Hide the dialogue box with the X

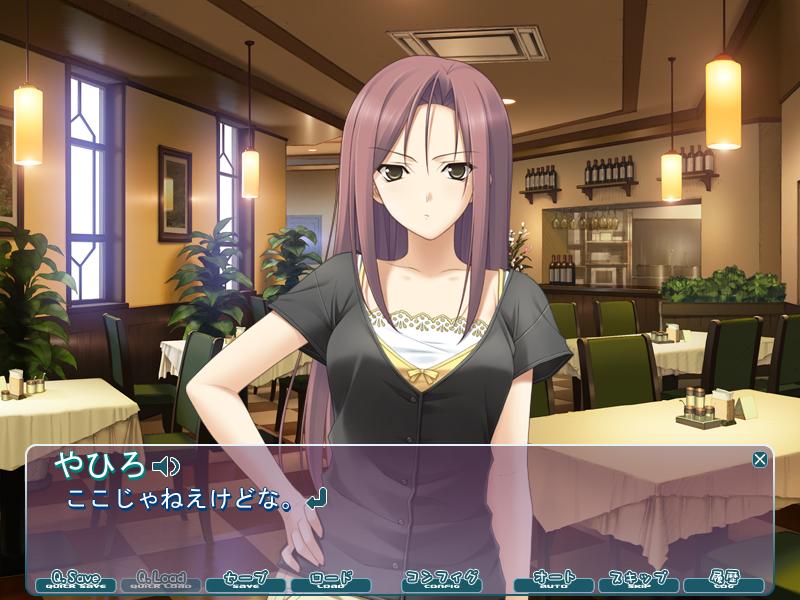[760, 459]
